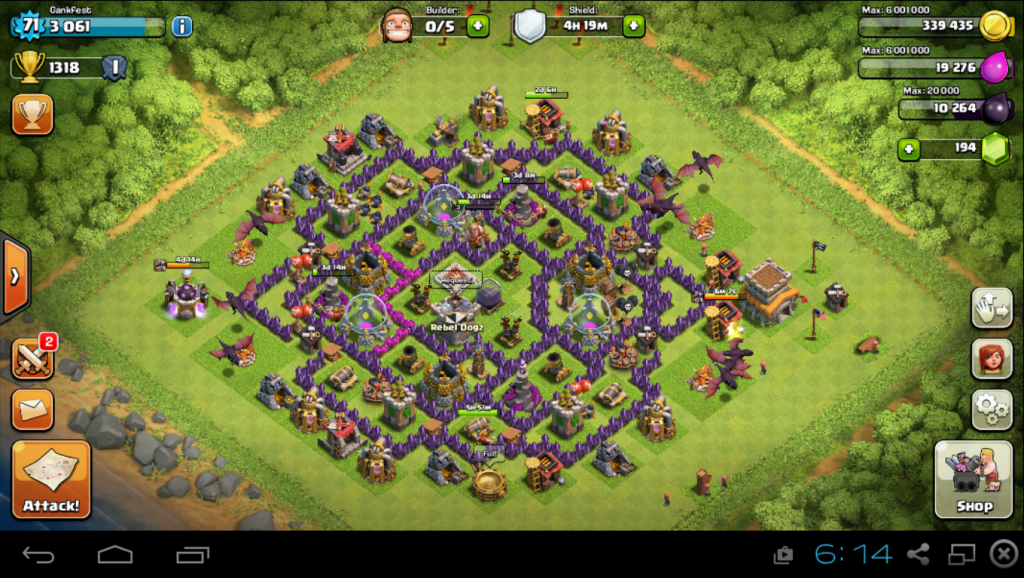Select the experience level 71 star
1024x578 pixels.
coord(32,25)
